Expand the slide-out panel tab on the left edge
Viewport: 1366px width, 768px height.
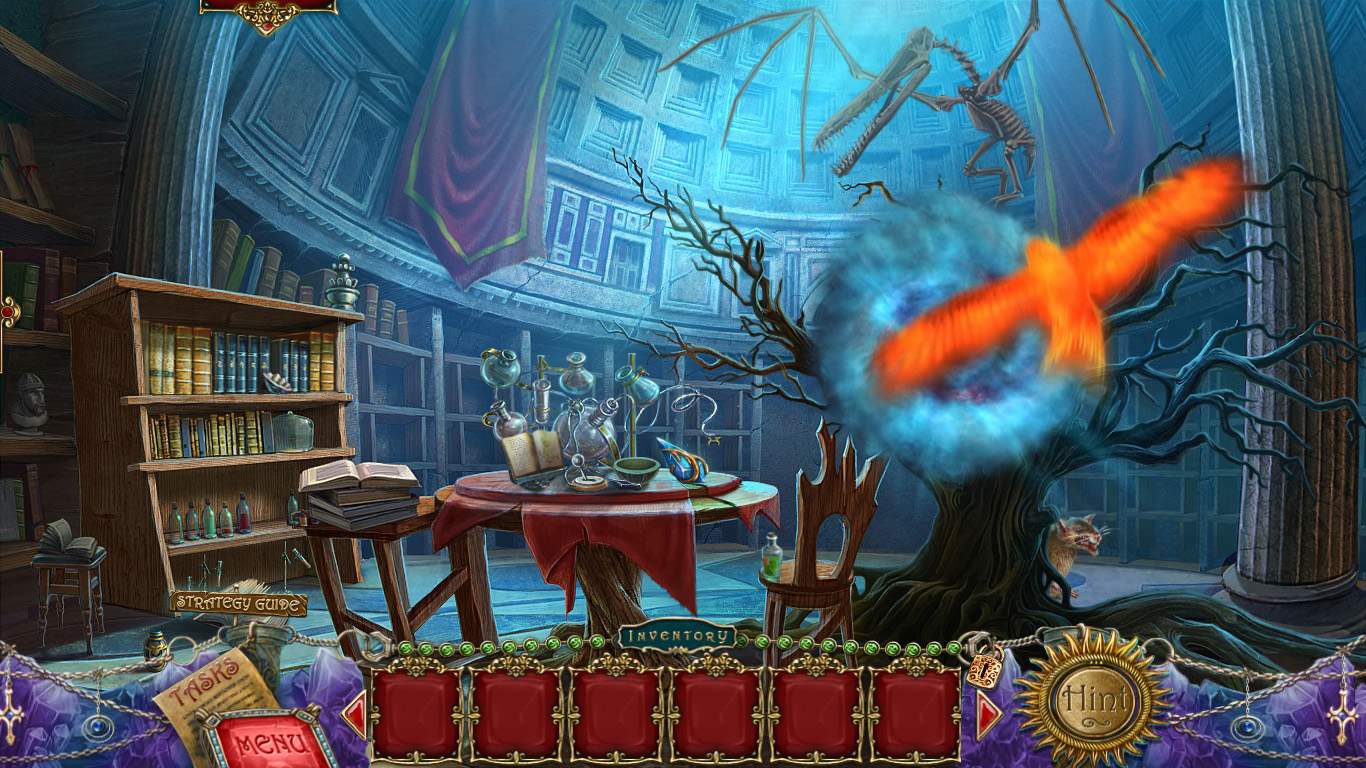[x=6, y=310]
